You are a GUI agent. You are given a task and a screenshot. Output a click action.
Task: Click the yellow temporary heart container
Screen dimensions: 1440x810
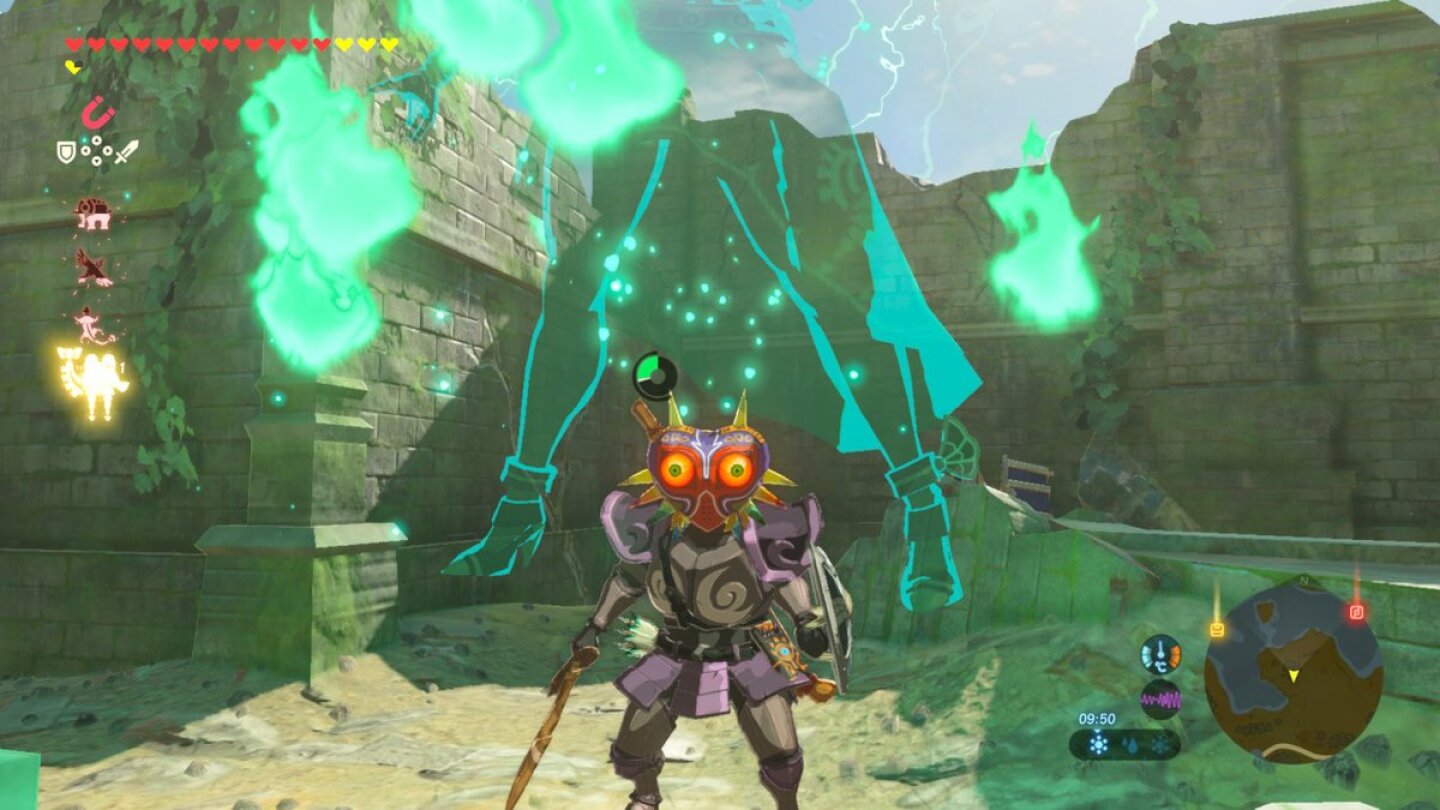point(74,67)
